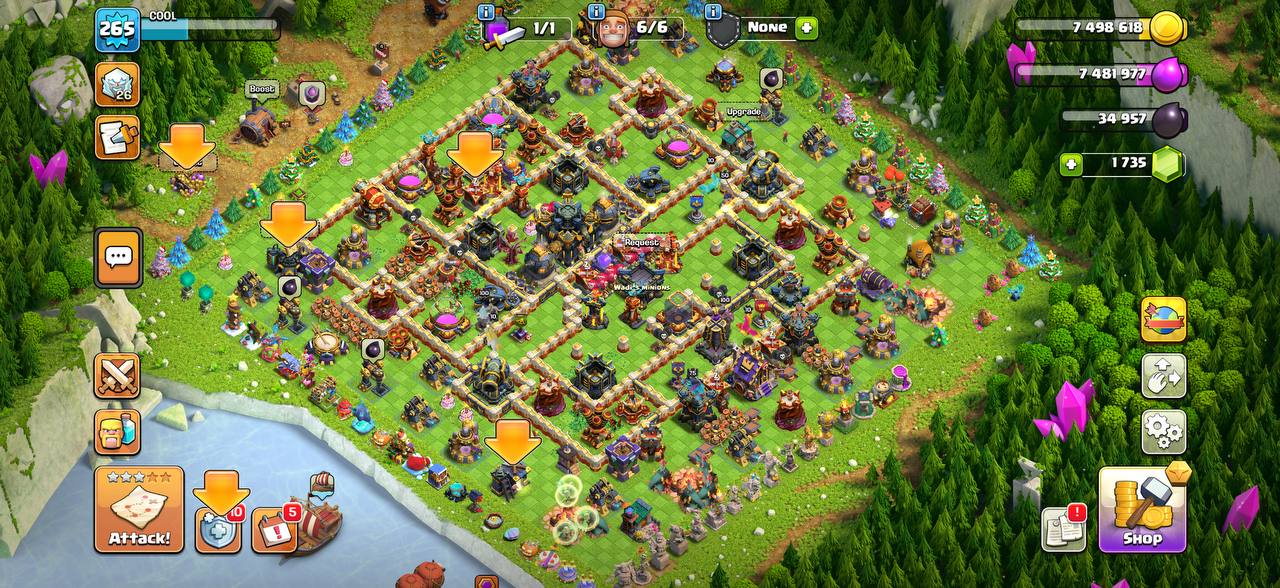Open the Shop
This screenshot has height=588, width=1280.
click(1142, 510)
